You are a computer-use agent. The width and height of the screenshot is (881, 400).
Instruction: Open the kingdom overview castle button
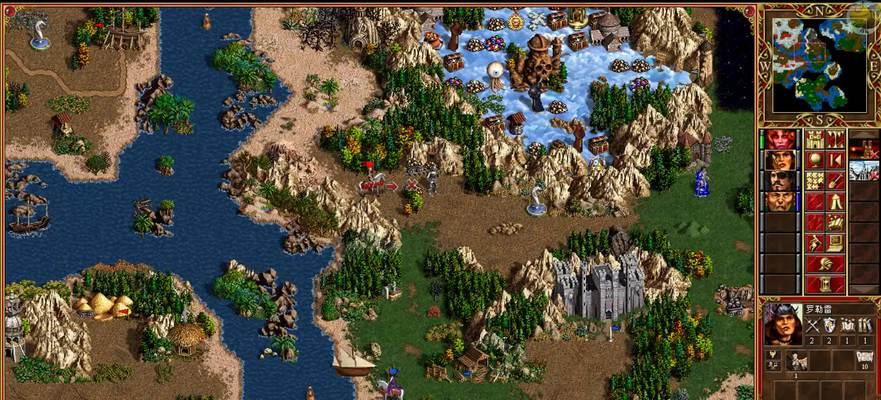click(814, 139)
